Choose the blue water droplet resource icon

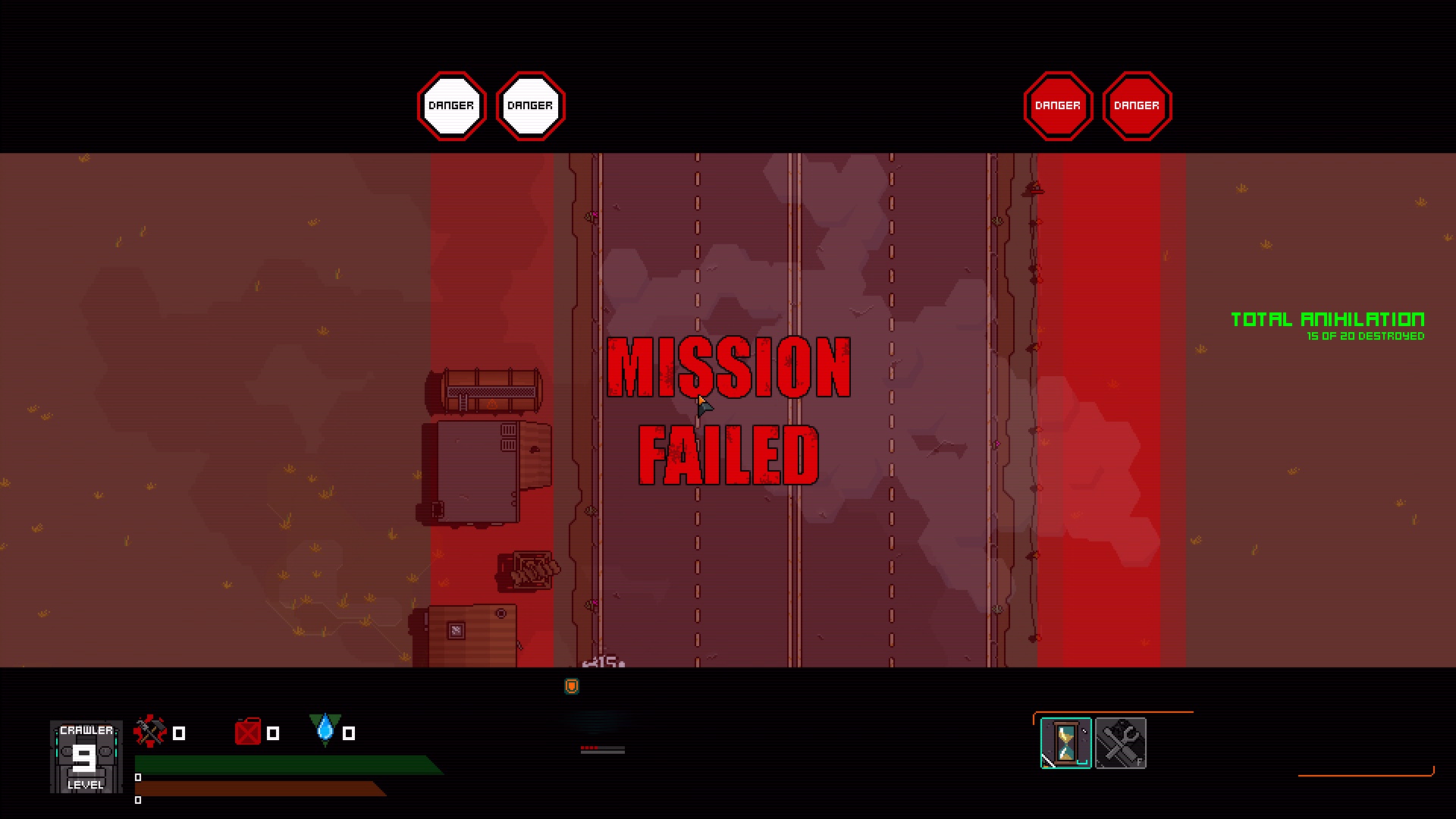(325, 730)
